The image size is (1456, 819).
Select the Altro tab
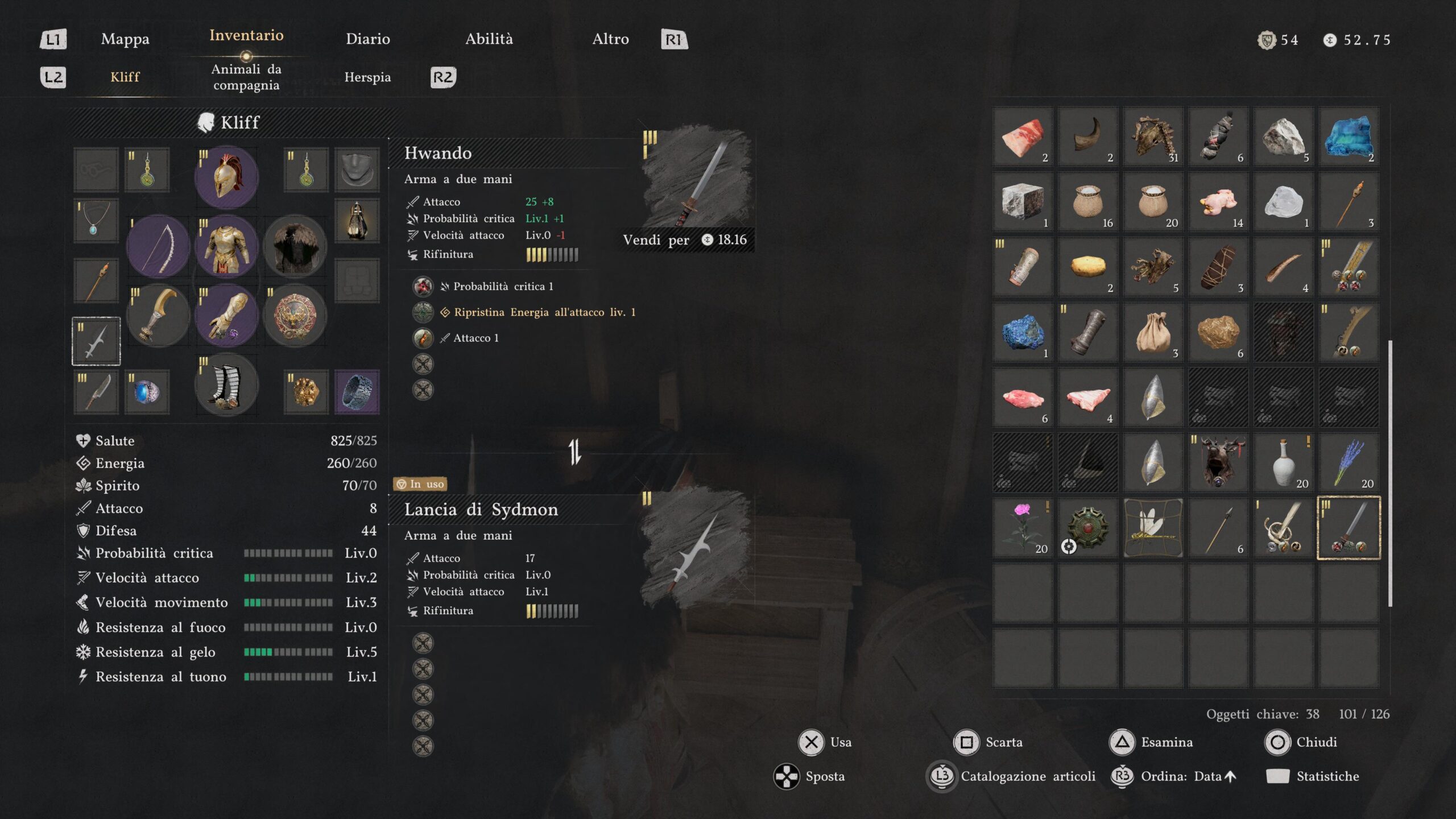pyautogui.click(x=610, y=39)
